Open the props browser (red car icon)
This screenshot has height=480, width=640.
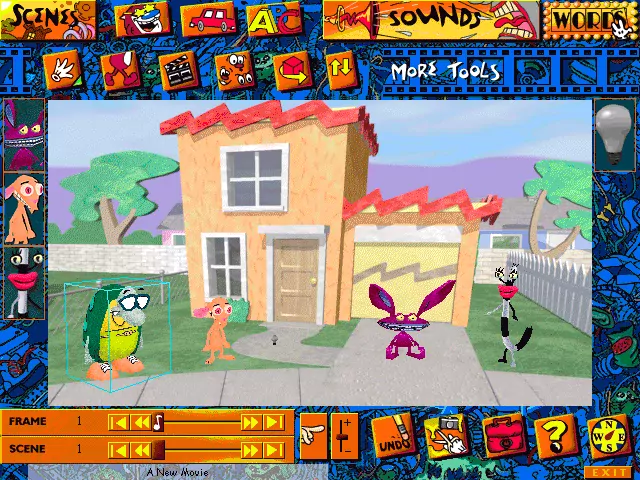207,19
